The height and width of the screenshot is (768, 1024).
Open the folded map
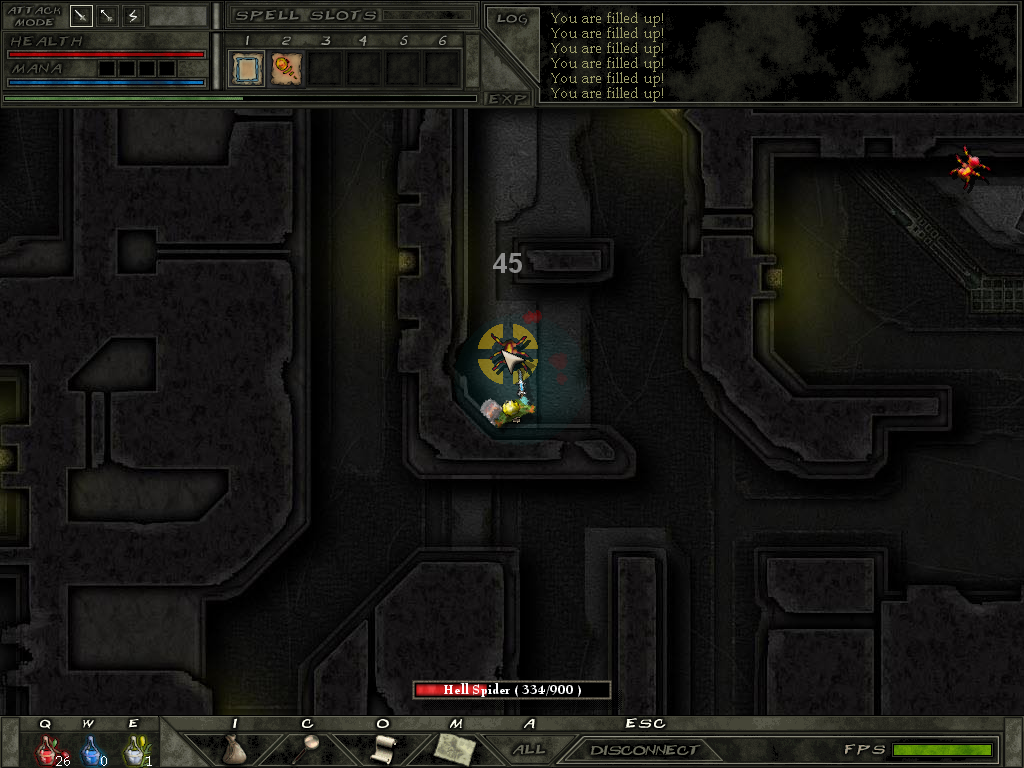click(455, 748)
